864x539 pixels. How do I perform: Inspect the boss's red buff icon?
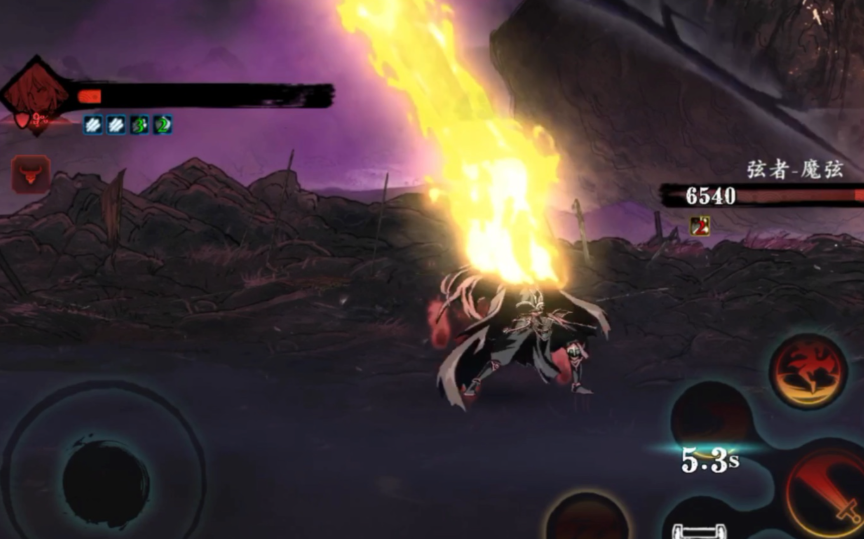(x=700, y=225)
